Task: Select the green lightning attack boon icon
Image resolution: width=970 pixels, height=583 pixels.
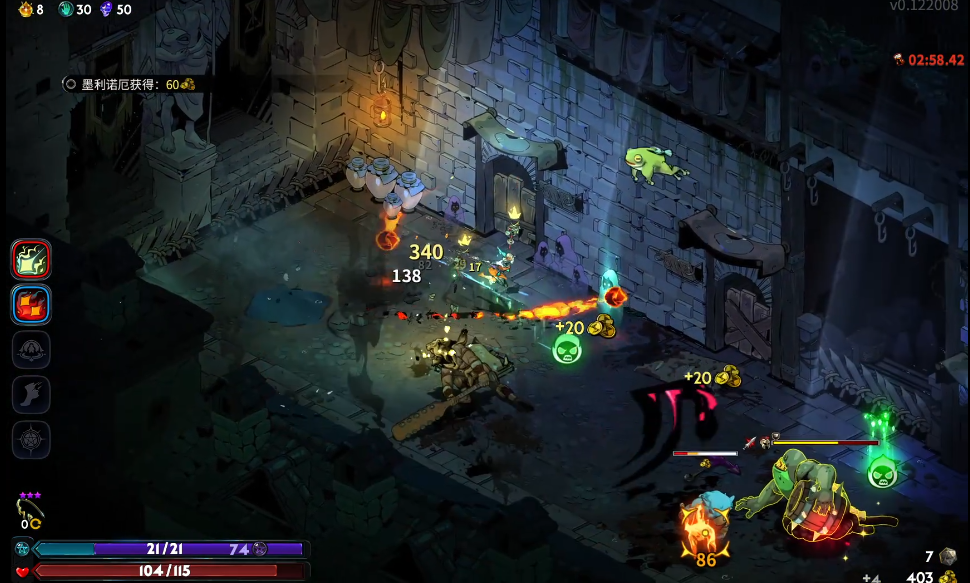Action: coord(31,260)
